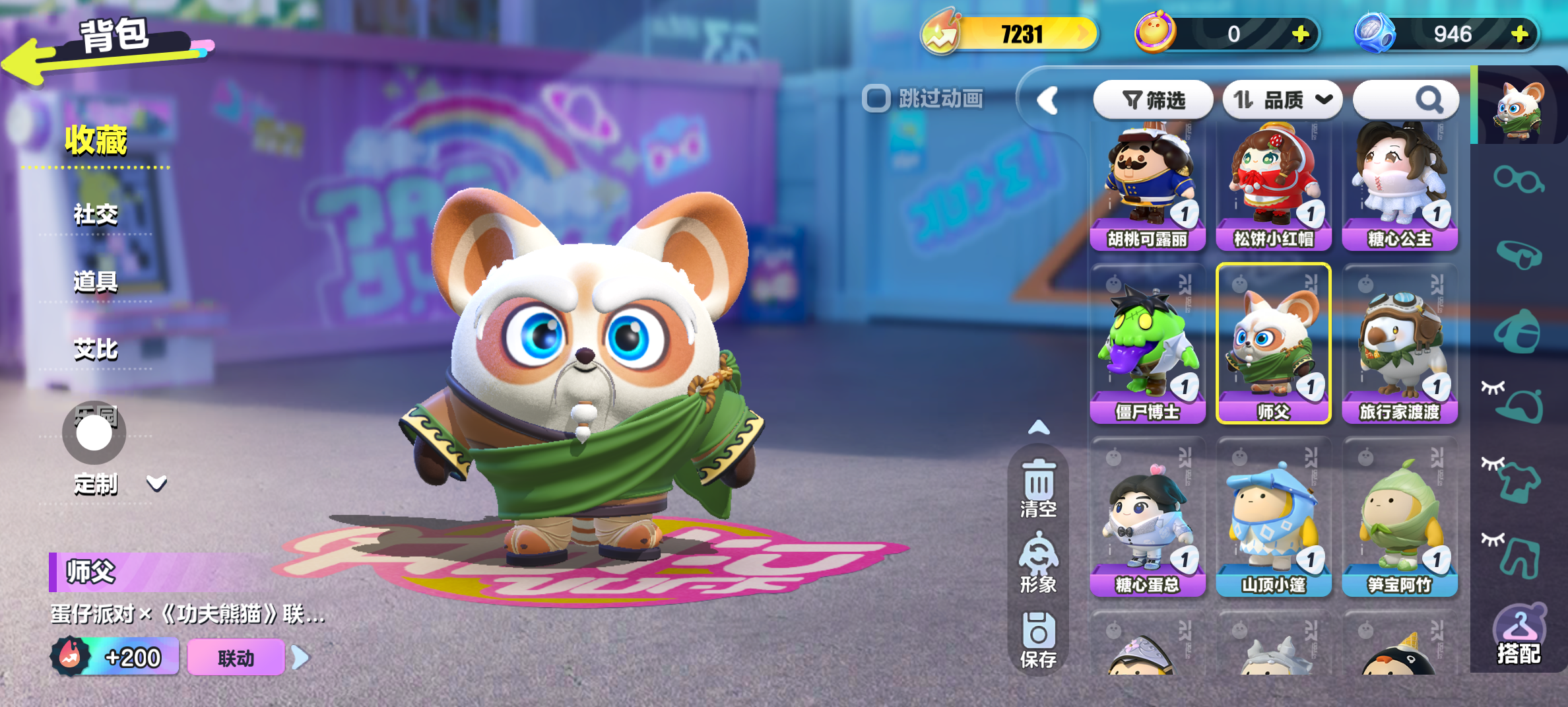Image resolution: width=1568 pixels, height=707 pixels.
Task: Open the 道具 category
Action: [x=96, y=282]
